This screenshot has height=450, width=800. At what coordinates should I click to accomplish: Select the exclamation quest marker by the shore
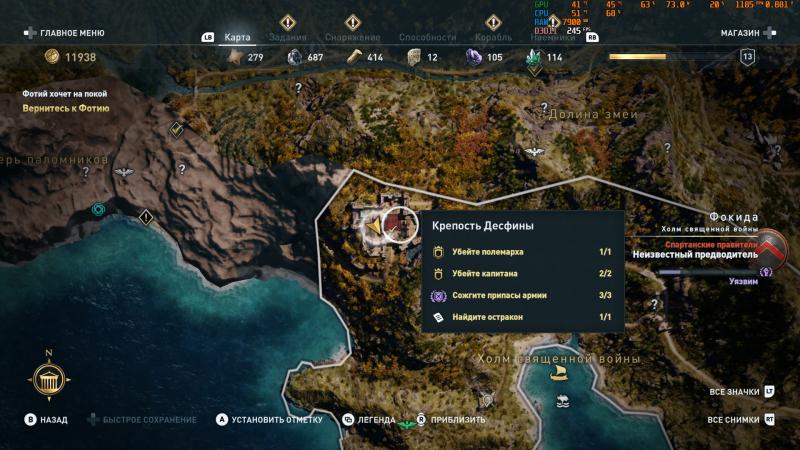point(146,216)
